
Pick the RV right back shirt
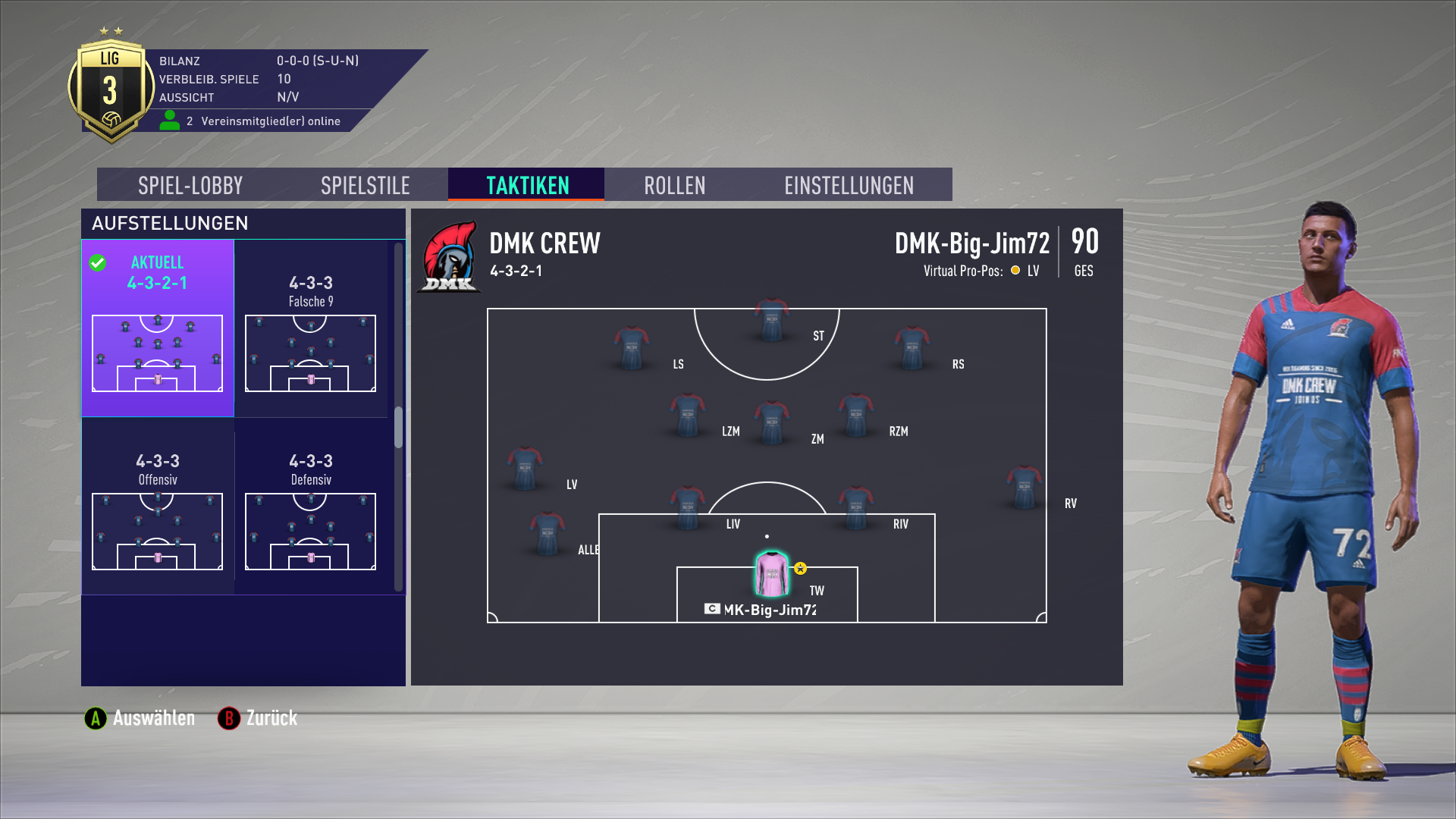tap(1024, 487)
